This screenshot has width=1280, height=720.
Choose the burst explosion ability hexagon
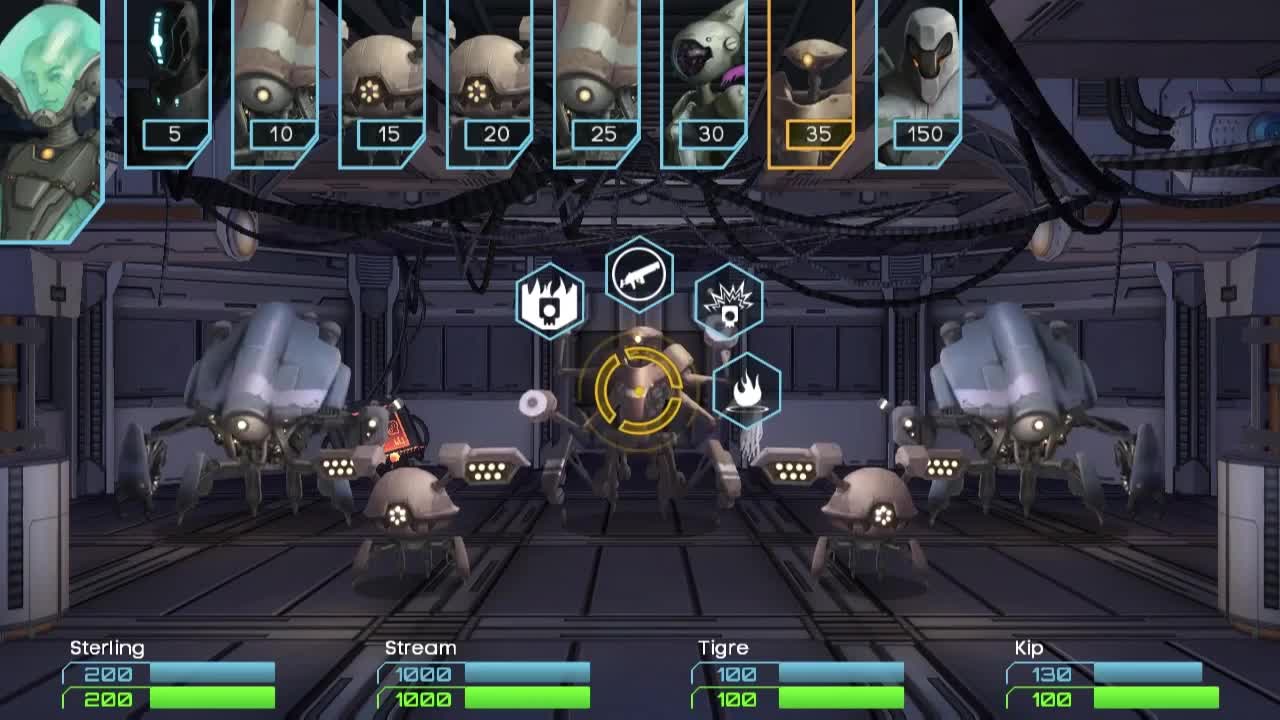click(729, 300)
